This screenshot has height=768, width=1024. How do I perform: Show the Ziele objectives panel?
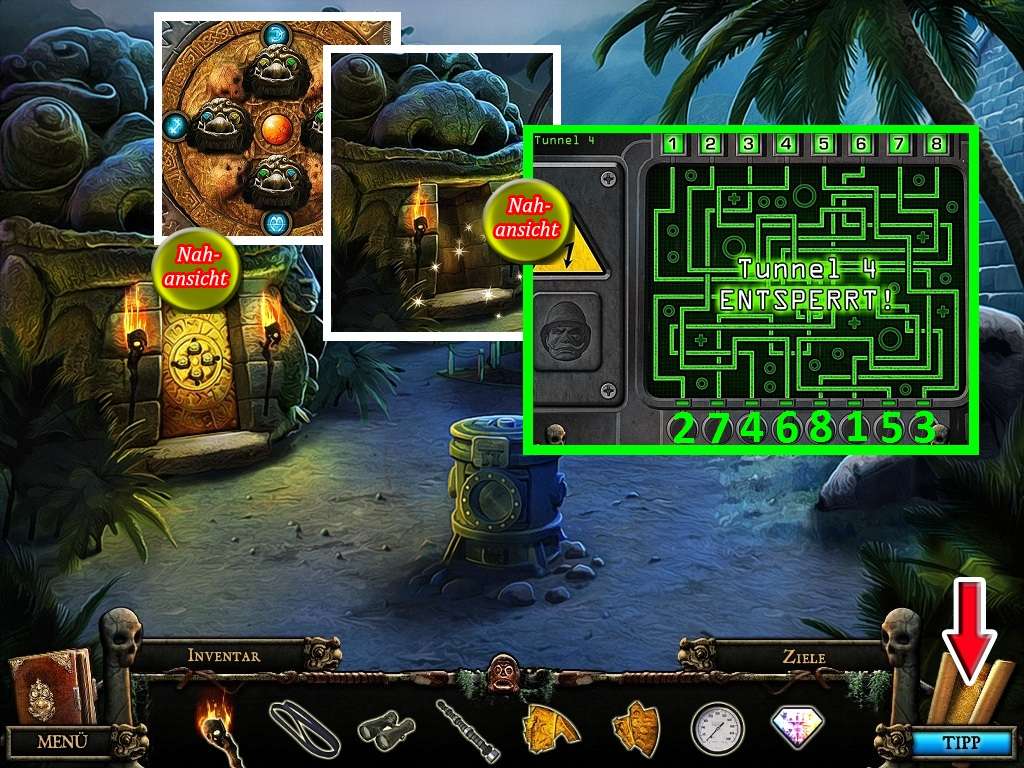point(804,657)
